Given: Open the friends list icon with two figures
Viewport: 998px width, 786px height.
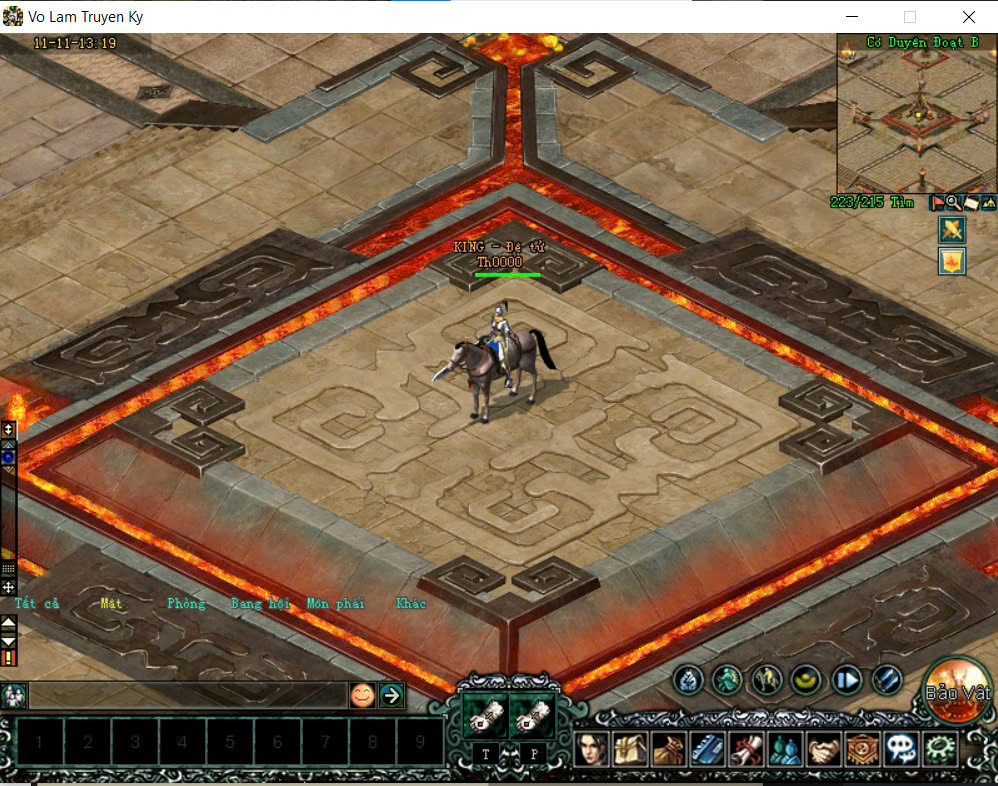Looking at the screenshot, I should (x=782, y=747).
